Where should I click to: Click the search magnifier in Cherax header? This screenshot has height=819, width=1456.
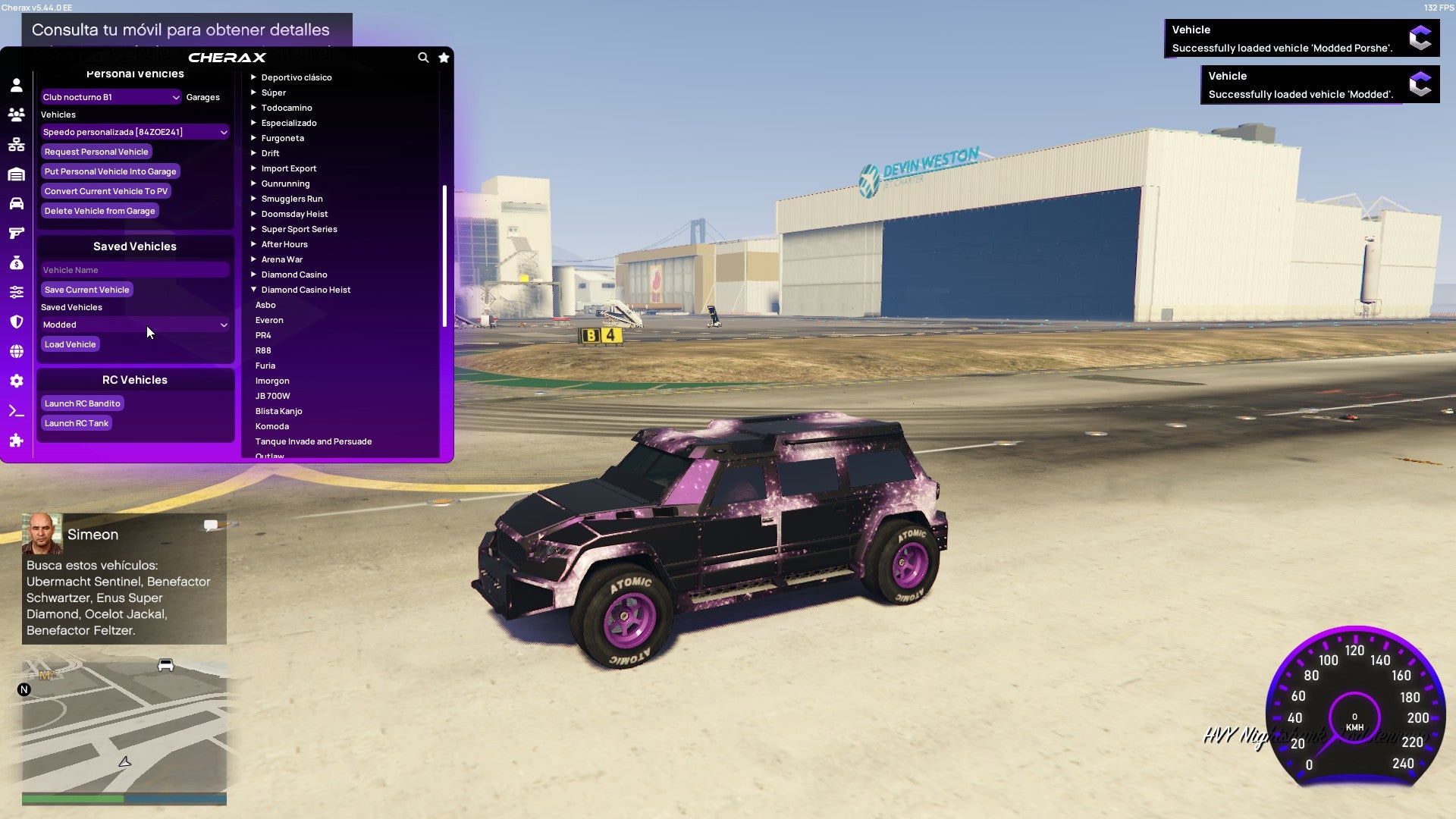coord(423,57)
